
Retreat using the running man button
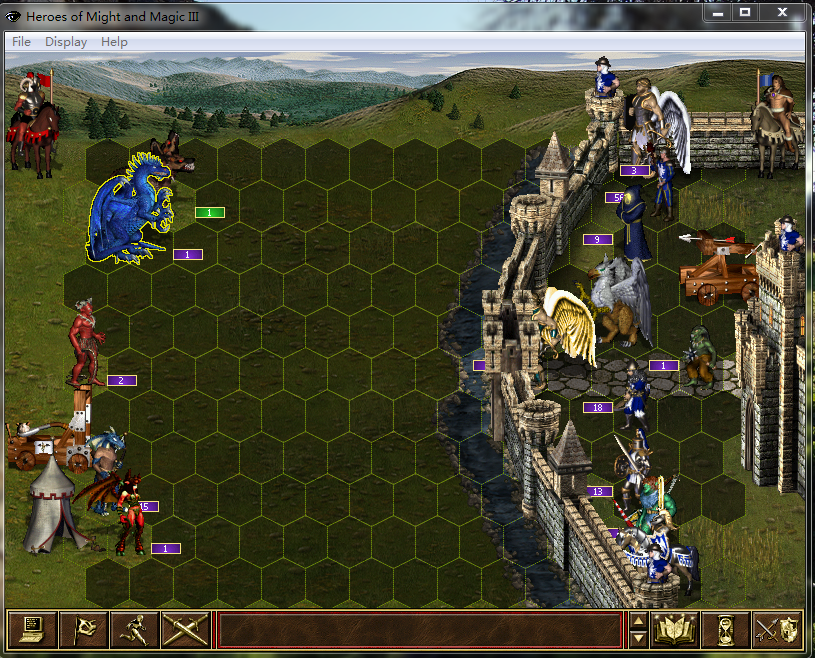[134, 629]
